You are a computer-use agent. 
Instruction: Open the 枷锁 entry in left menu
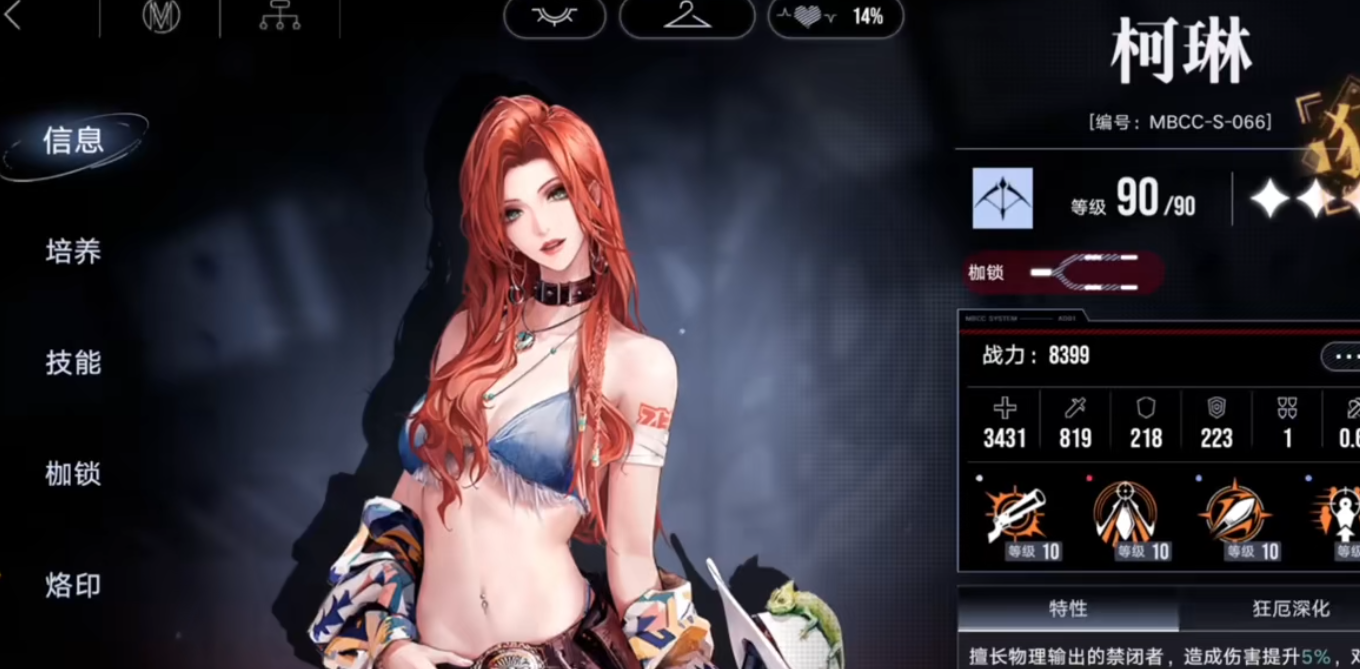pos(74,474)
